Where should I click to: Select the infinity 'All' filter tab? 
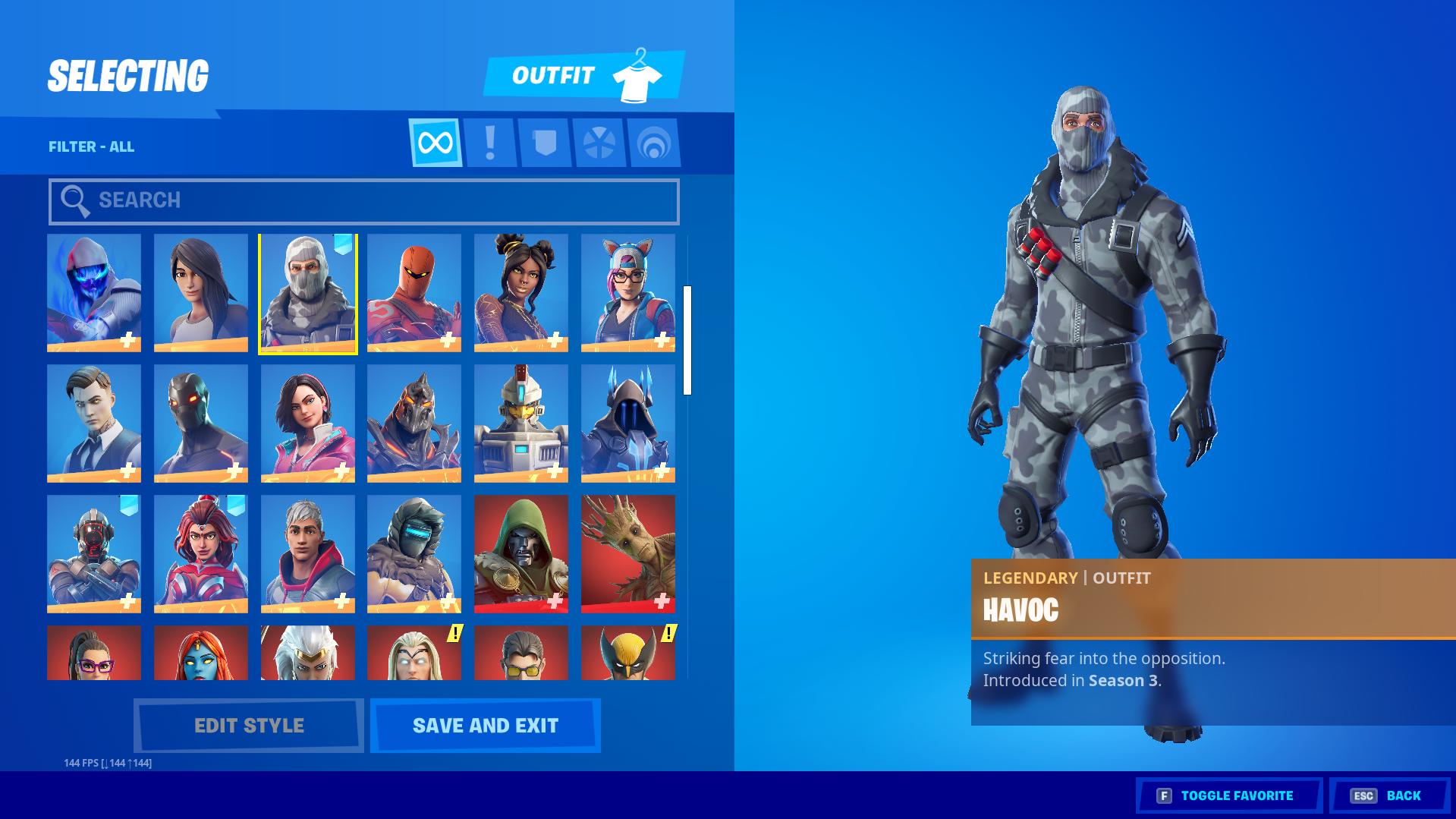point(436,143)
